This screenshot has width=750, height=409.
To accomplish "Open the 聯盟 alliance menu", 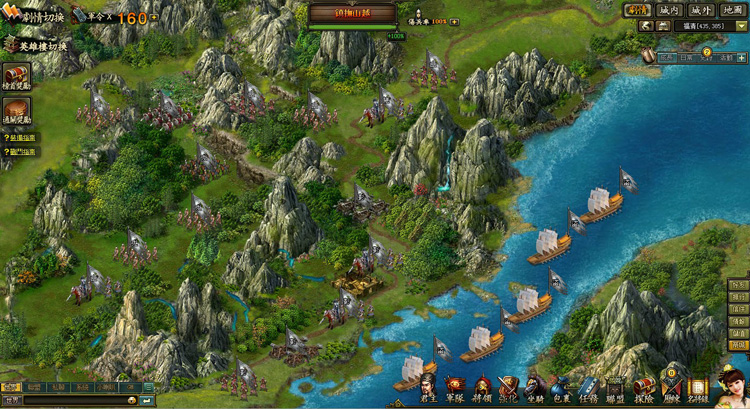I will point(615,389).
